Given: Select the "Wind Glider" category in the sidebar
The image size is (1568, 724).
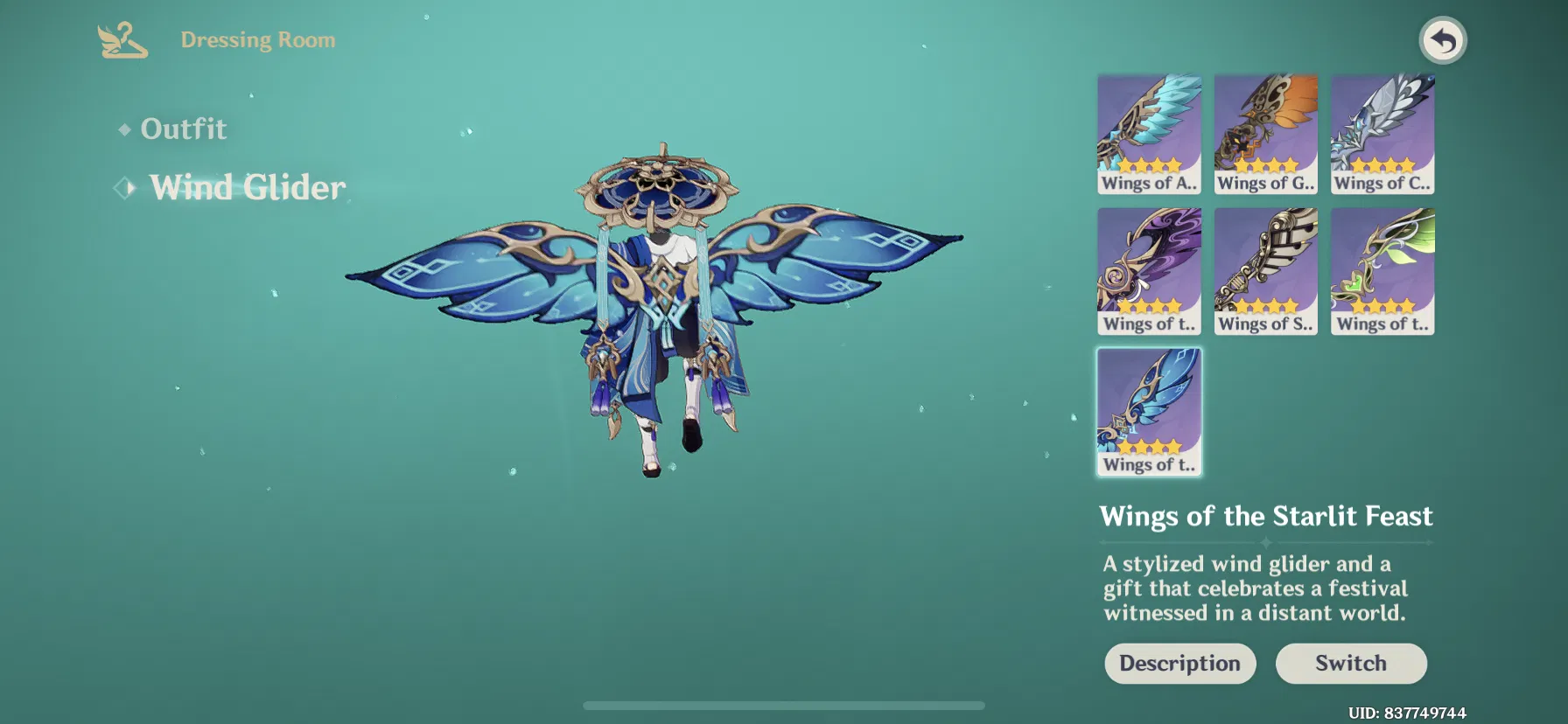Looking at the screenshot, I should 248,186.
